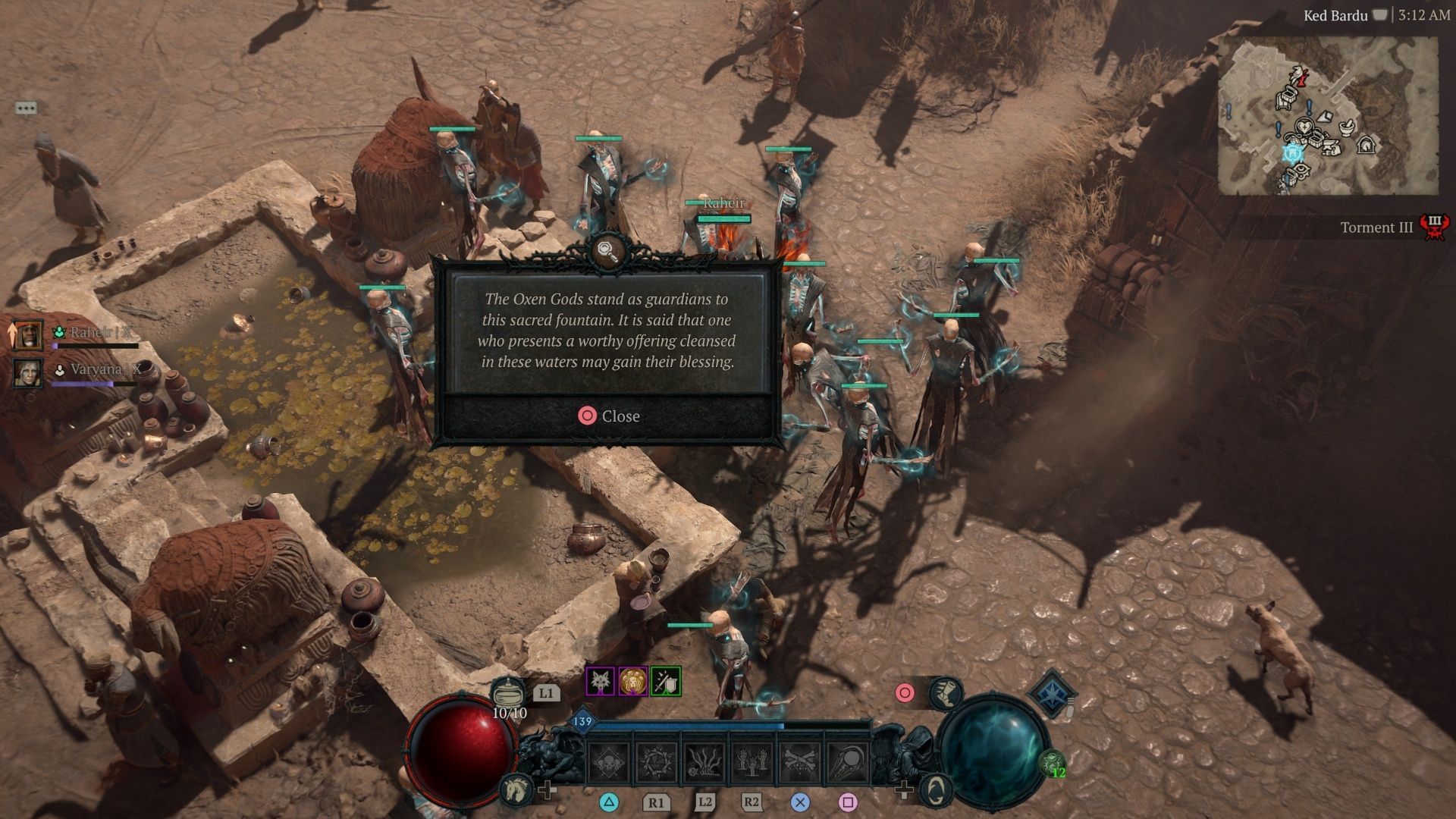Close the Oxen Gods fountain dialog
The image size is (1456, 819).
[x=609, y=416]
